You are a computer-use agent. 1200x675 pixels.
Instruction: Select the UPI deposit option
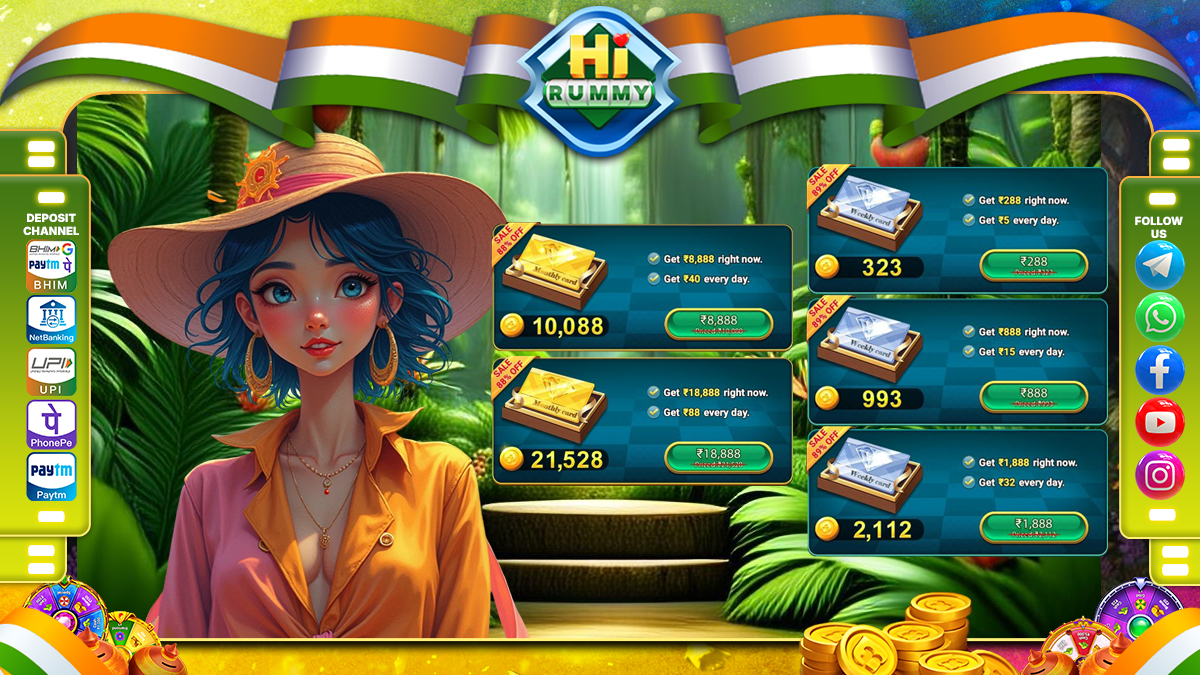click(51, 371)
